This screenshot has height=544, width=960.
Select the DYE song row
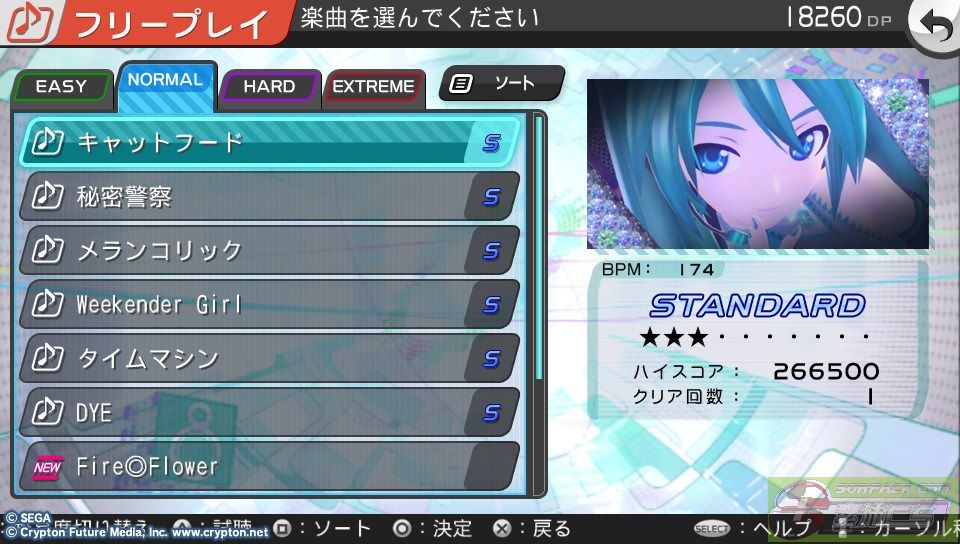[270, 412]
